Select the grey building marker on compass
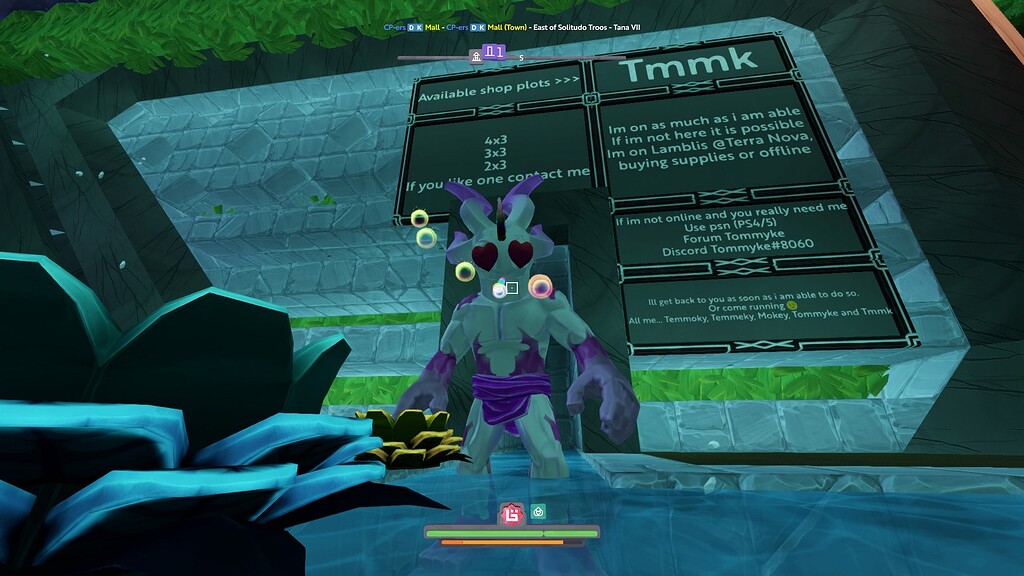The image size is (1024, 576). point(476,57)
